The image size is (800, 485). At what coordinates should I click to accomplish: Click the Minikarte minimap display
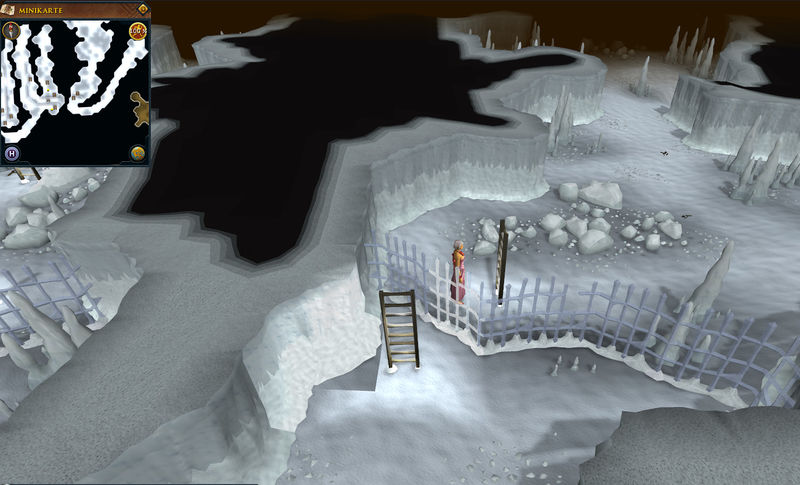point(70,90)
